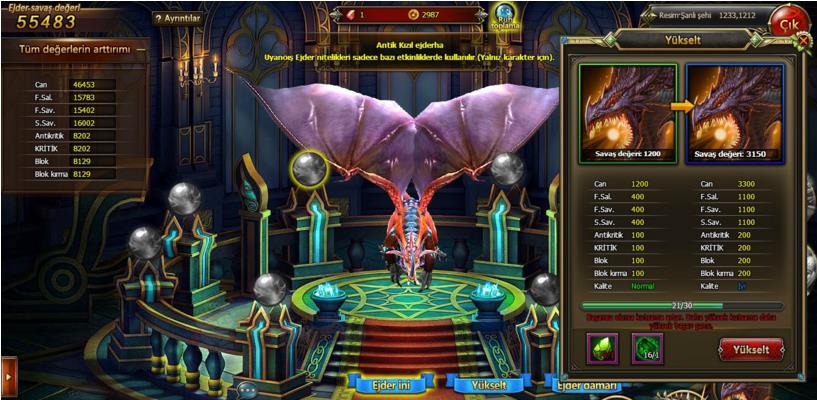Select the highlighted orb with the gold ring
The height and width of the screenshot is (400, 817).
310,168
